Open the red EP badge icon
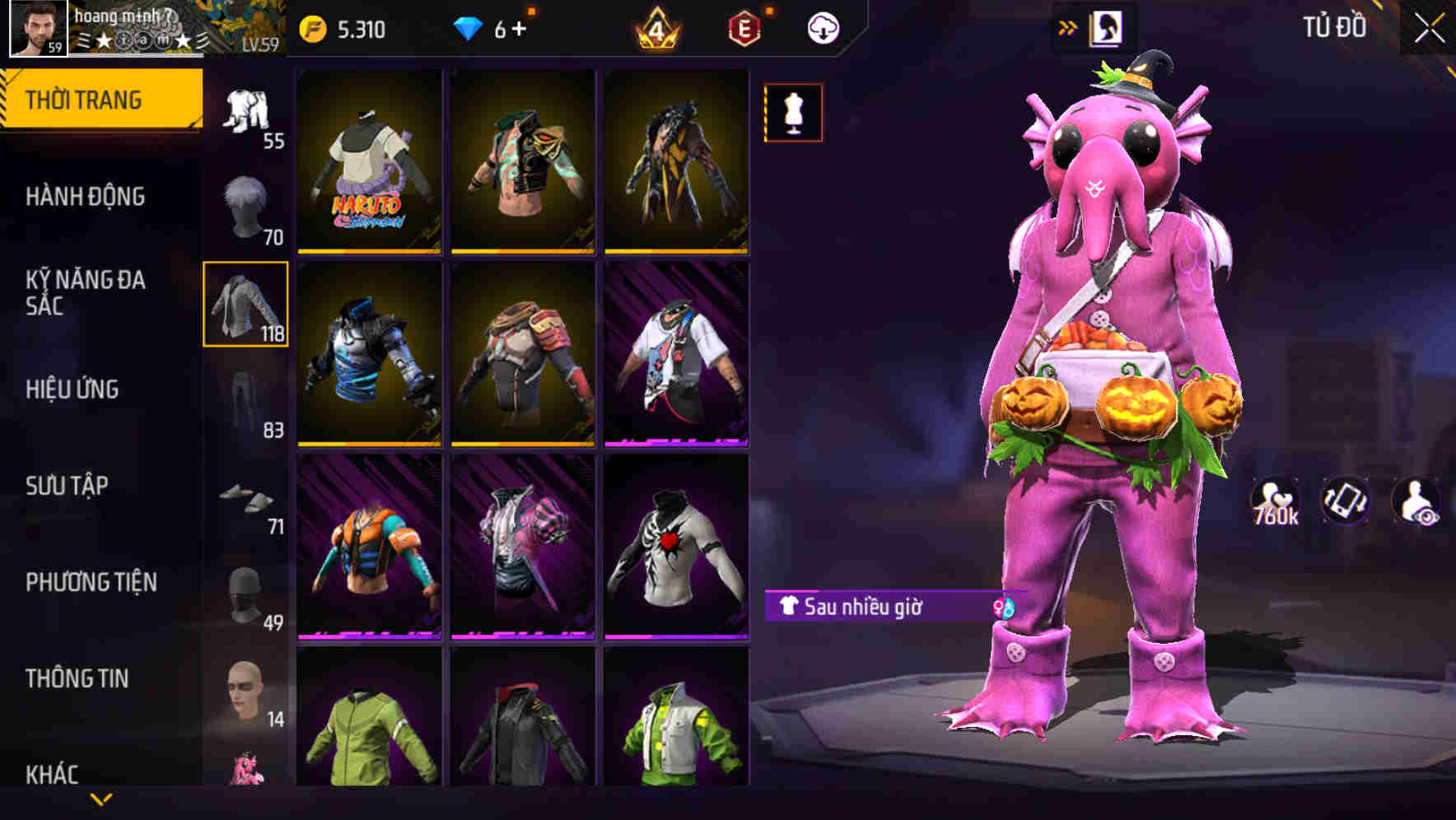 [740, 27]
